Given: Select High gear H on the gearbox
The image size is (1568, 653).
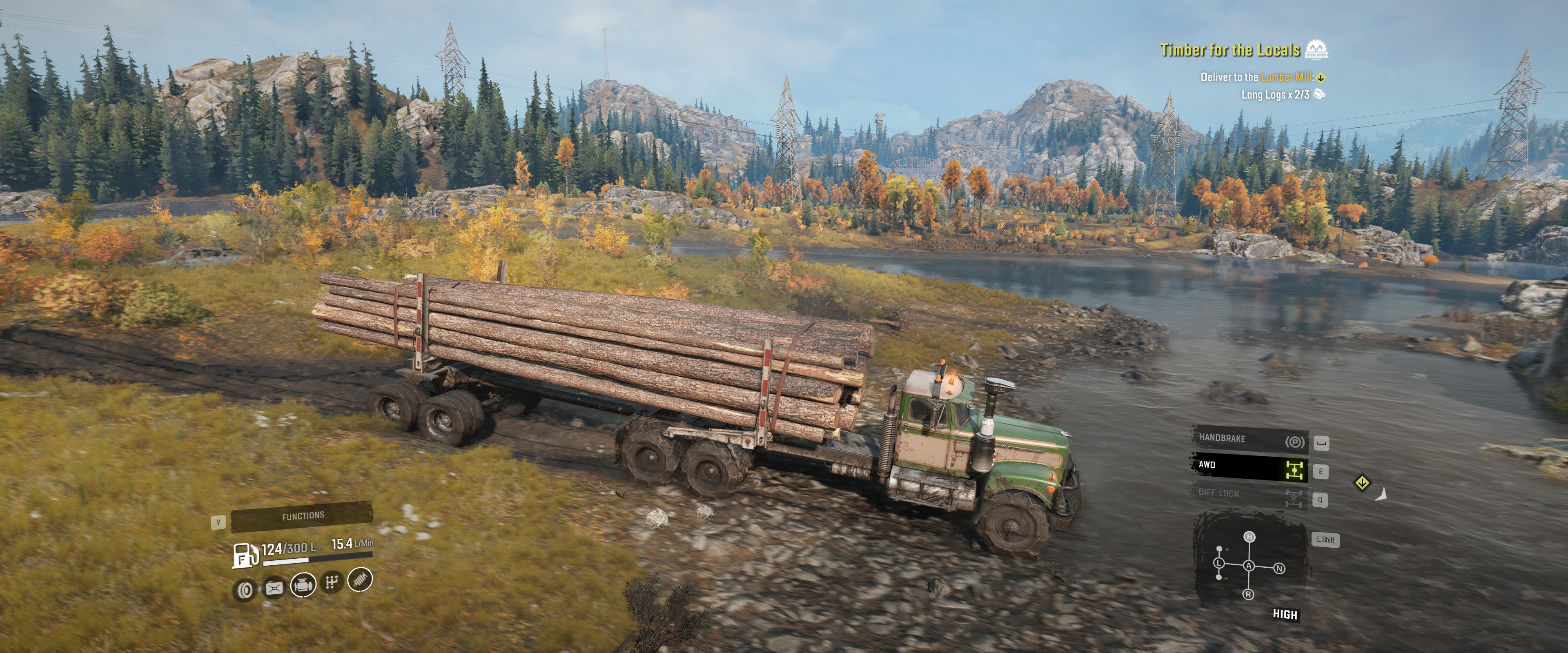Looking at the screenshot, I should tap(1249, 537).
